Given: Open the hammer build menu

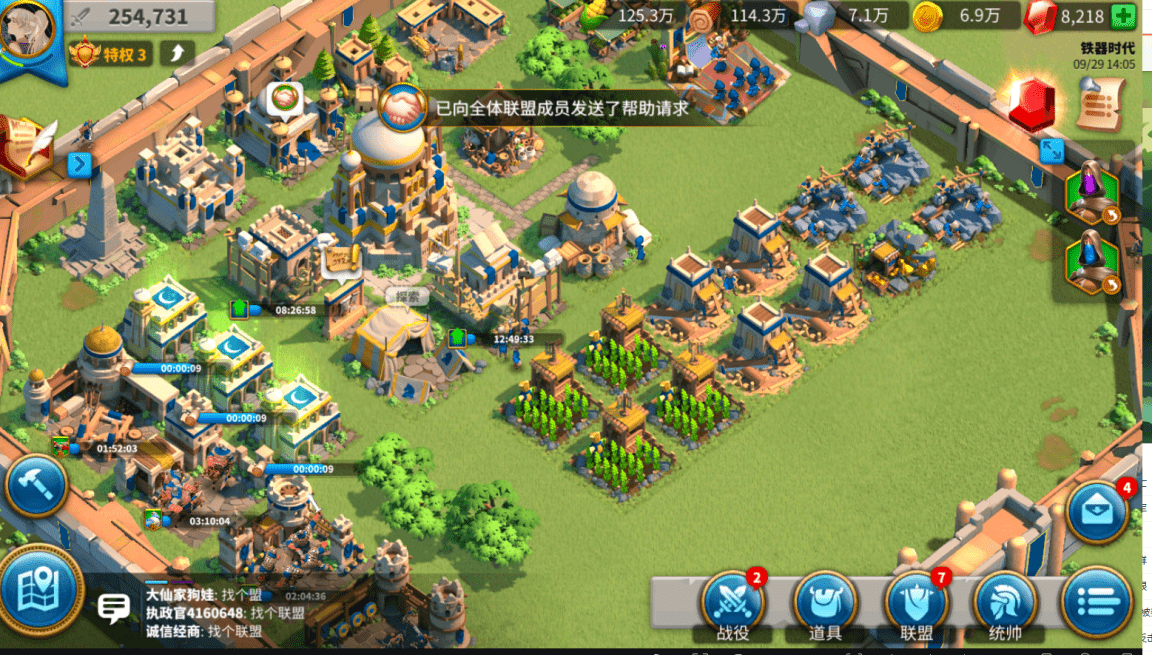Looking at the screenshot, I should click(x=36, y=487).
